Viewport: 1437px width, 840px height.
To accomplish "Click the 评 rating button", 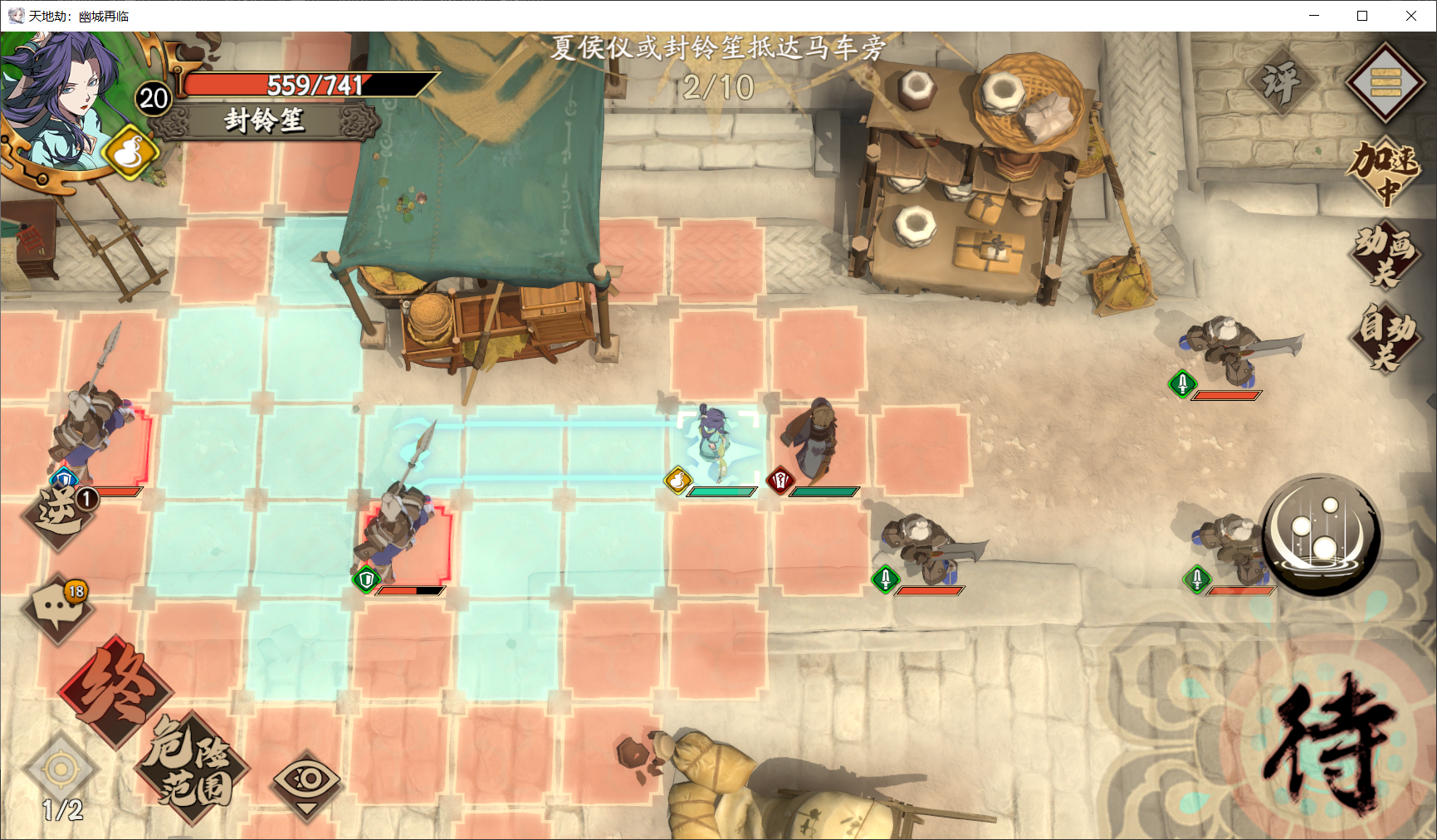I will pos(1281,82).
